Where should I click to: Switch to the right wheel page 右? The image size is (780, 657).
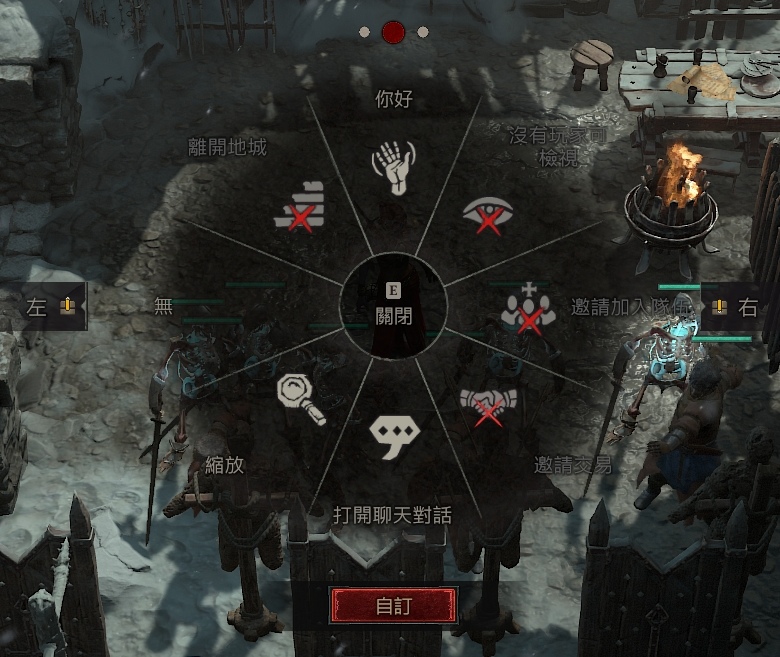[x=735, y=307]
